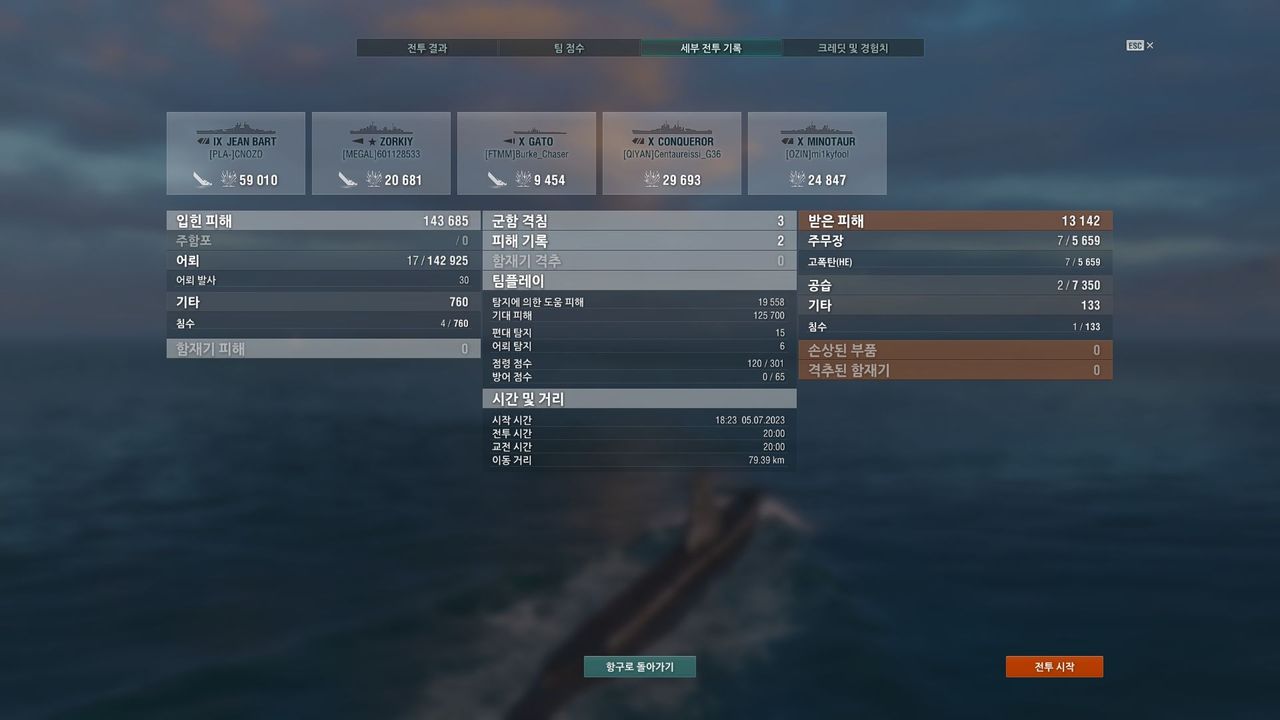The height and width of the screenshot is (720, 1280).
Task: Choose the Zorkiy ship card
Action: [x=381, y=153]
